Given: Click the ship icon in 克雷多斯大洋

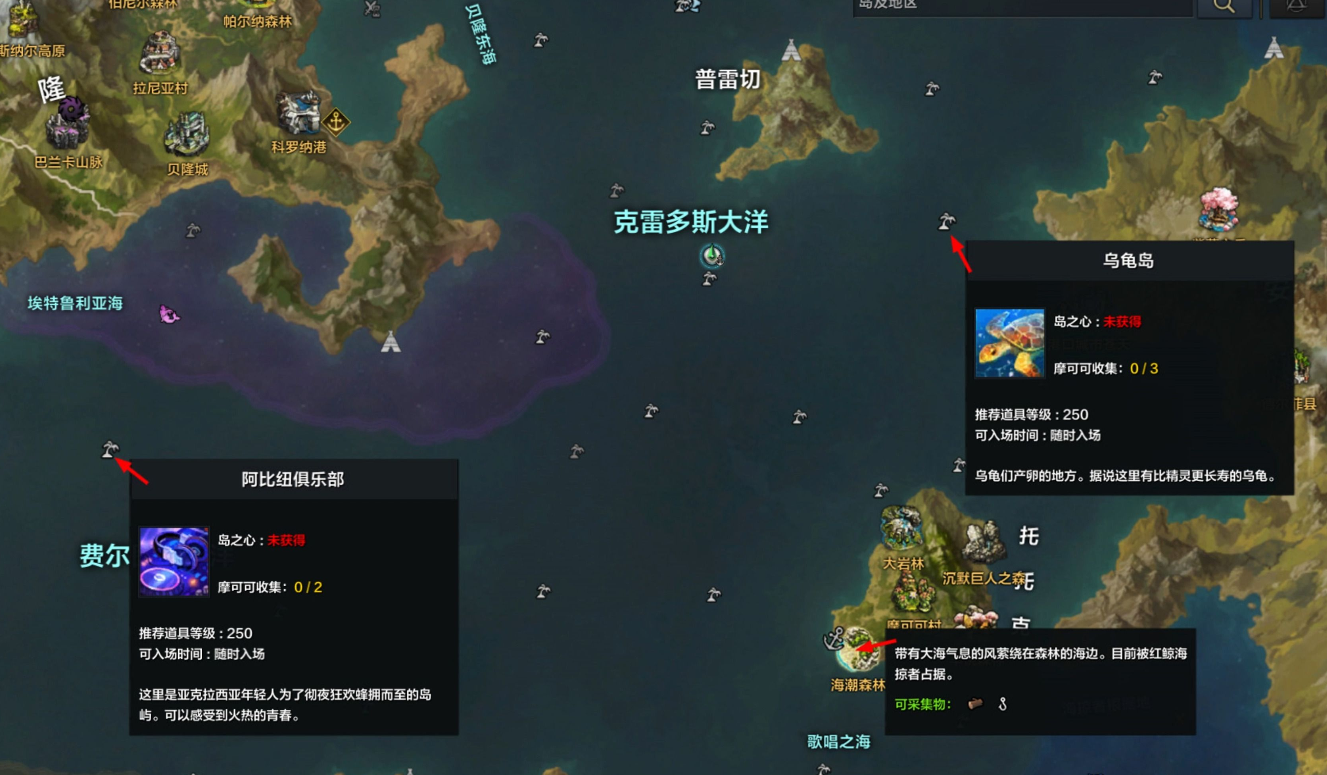Looking at the screenshot, I should [711, 258].
